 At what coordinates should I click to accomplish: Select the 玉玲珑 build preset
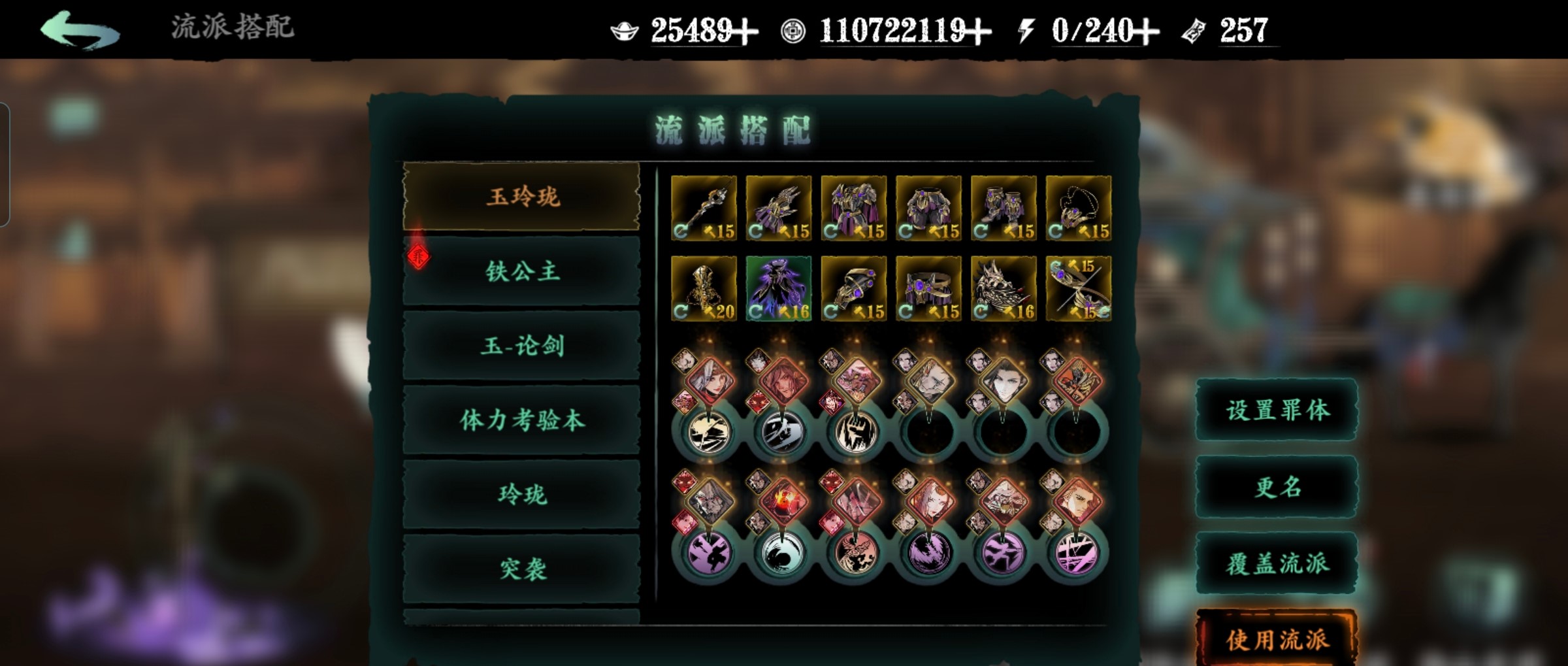[x=522, y=196]
